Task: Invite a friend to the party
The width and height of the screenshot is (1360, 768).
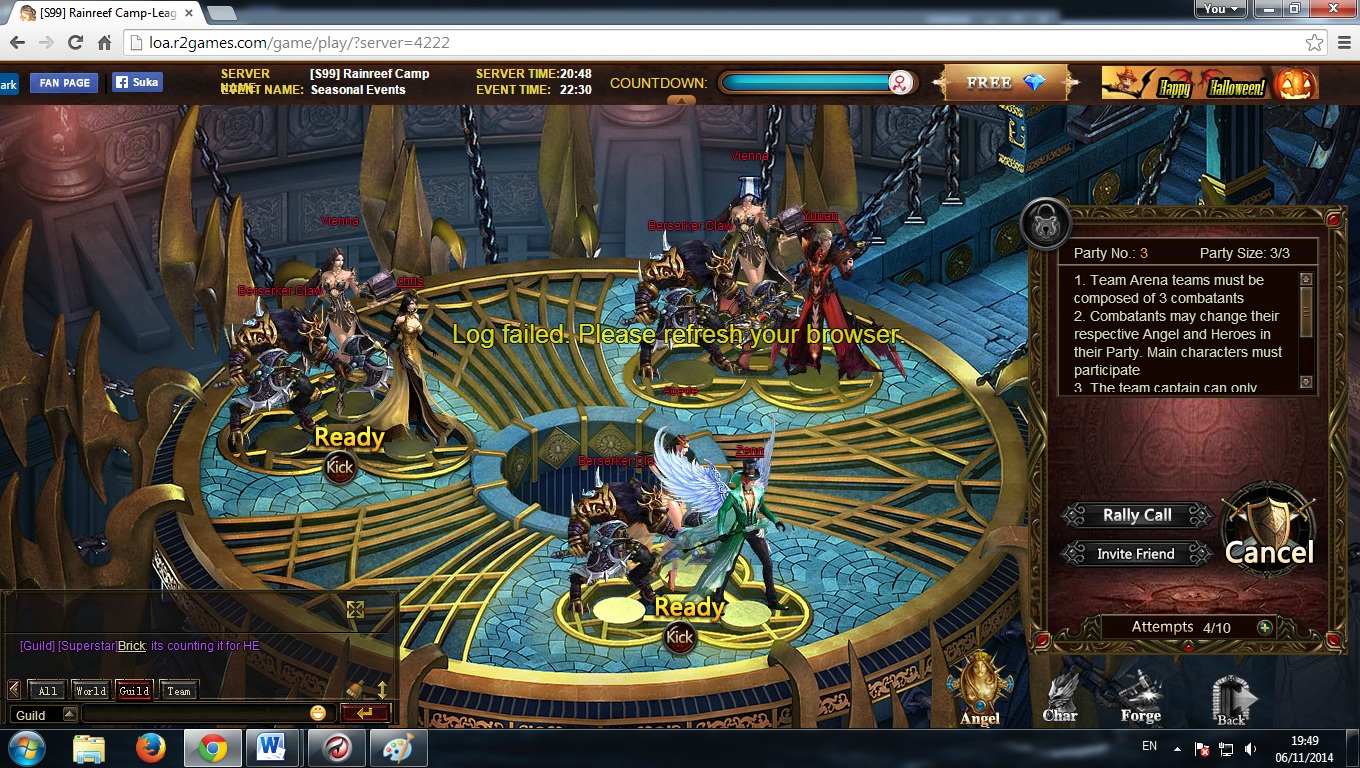Action: (x=1135, y=554)
